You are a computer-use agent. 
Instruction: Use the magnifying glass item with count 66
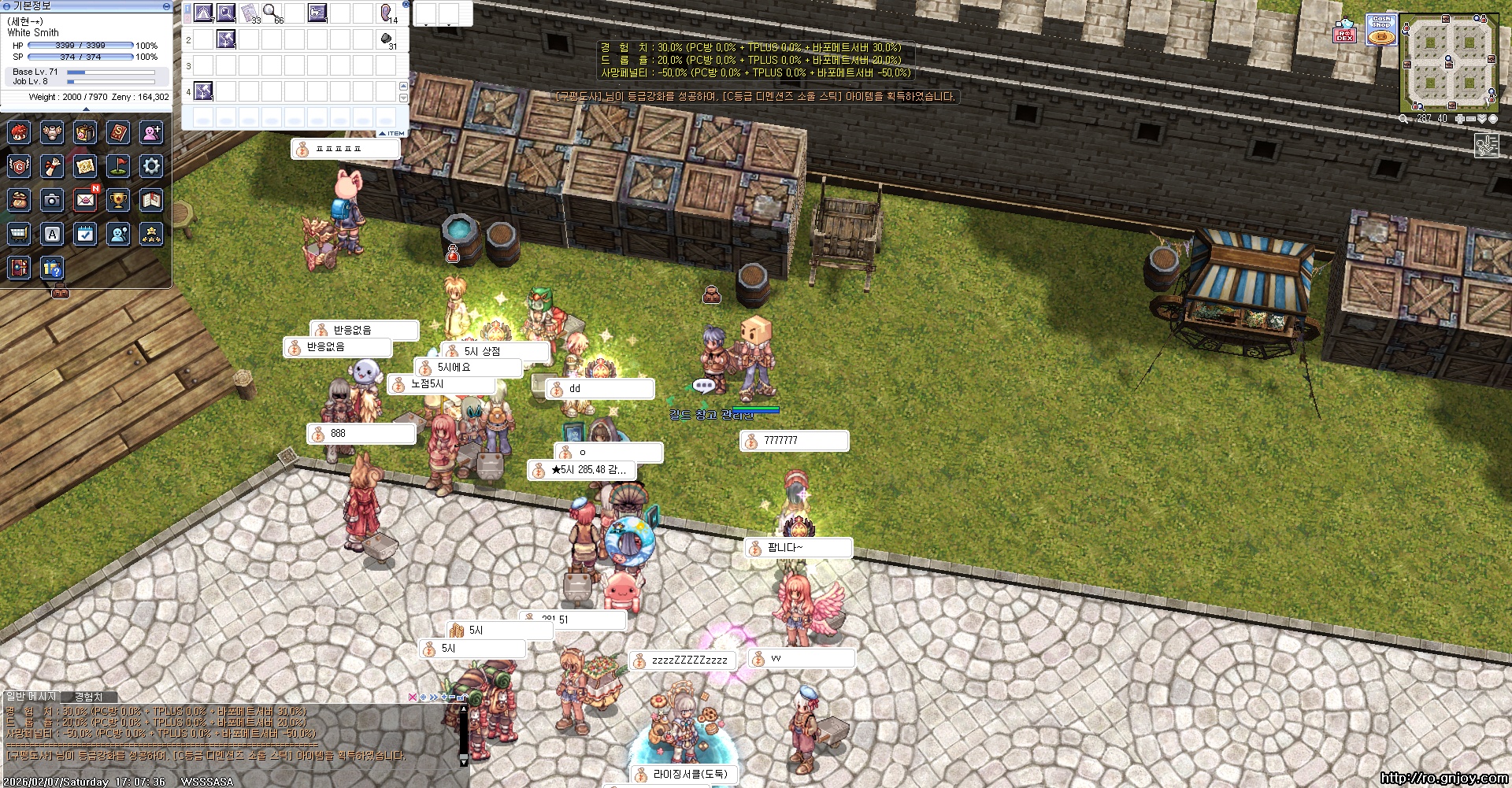click(x=271, y=13)
